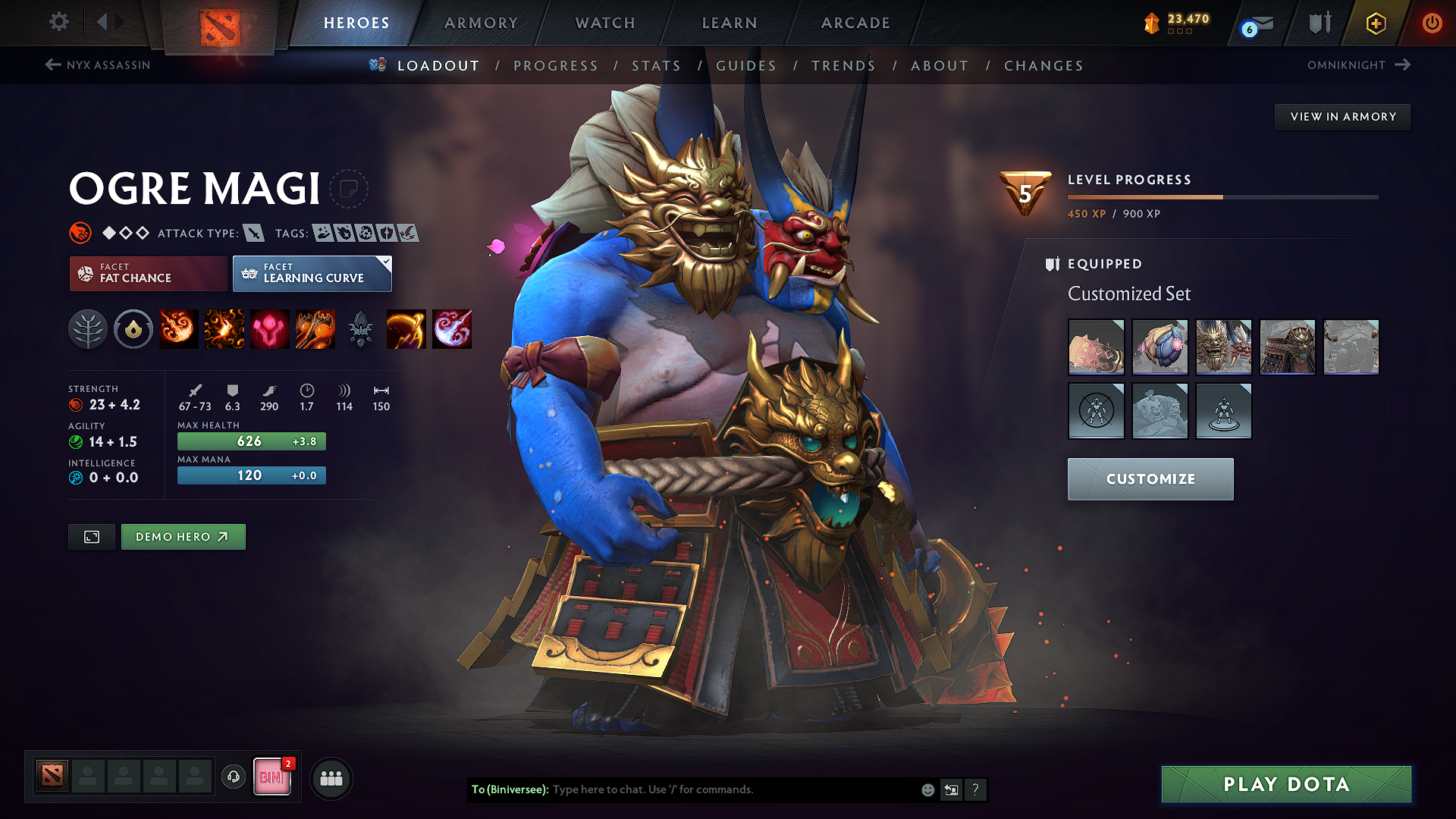The height and width of the screenshot is (819, 1456).
Task: Click the pink Bloodlust ability icon
Action: tap(269, 328)
